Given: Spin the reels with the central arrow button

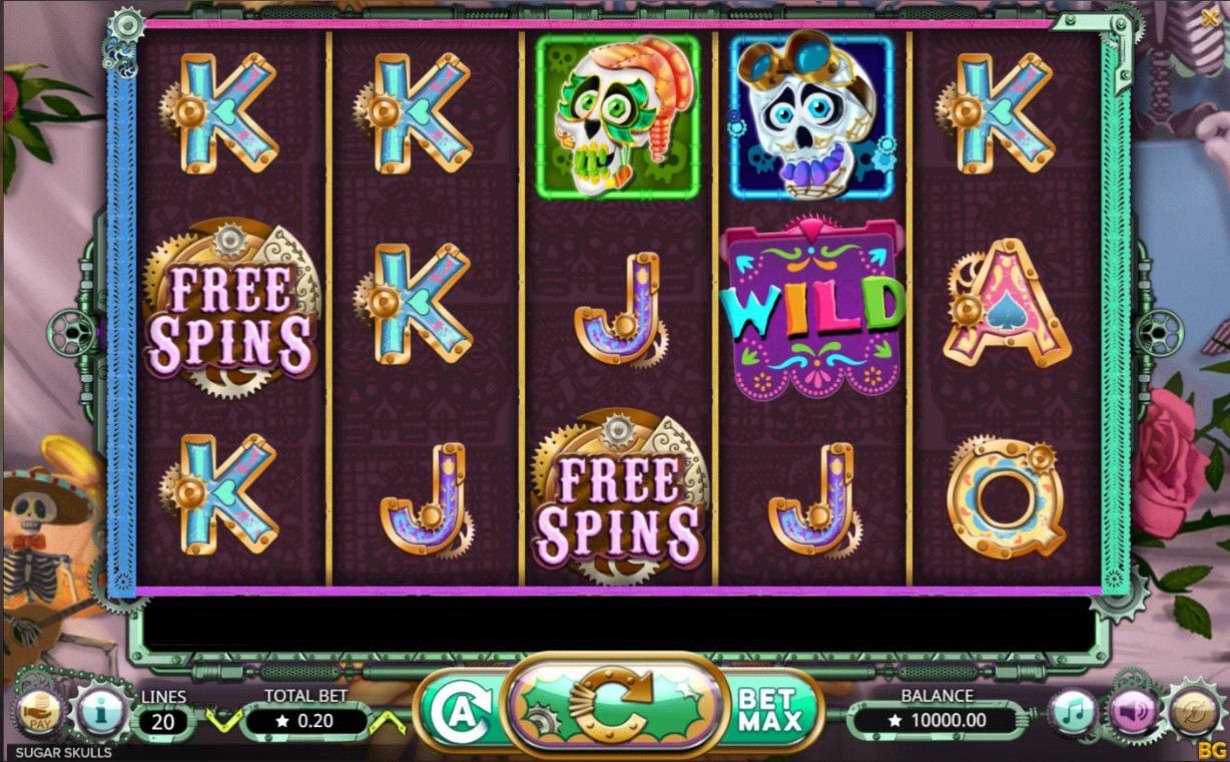Looking at the screenshot, I should point(614,707).
